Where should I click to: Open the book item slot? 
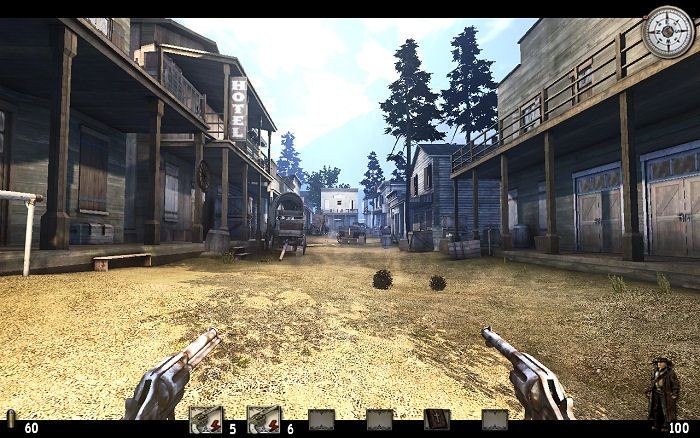pyautogui.click(x=436, y=420)
